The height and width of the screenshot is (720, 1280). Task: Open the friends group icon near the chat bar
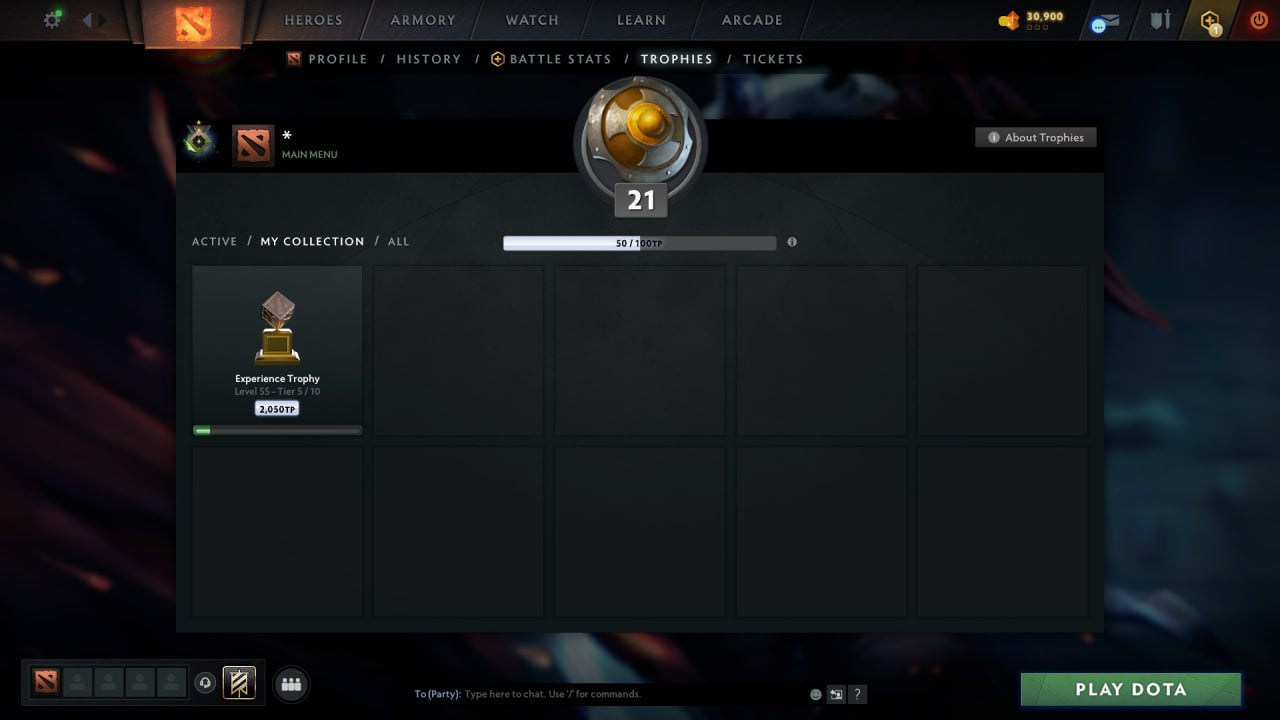click(291, 684)
